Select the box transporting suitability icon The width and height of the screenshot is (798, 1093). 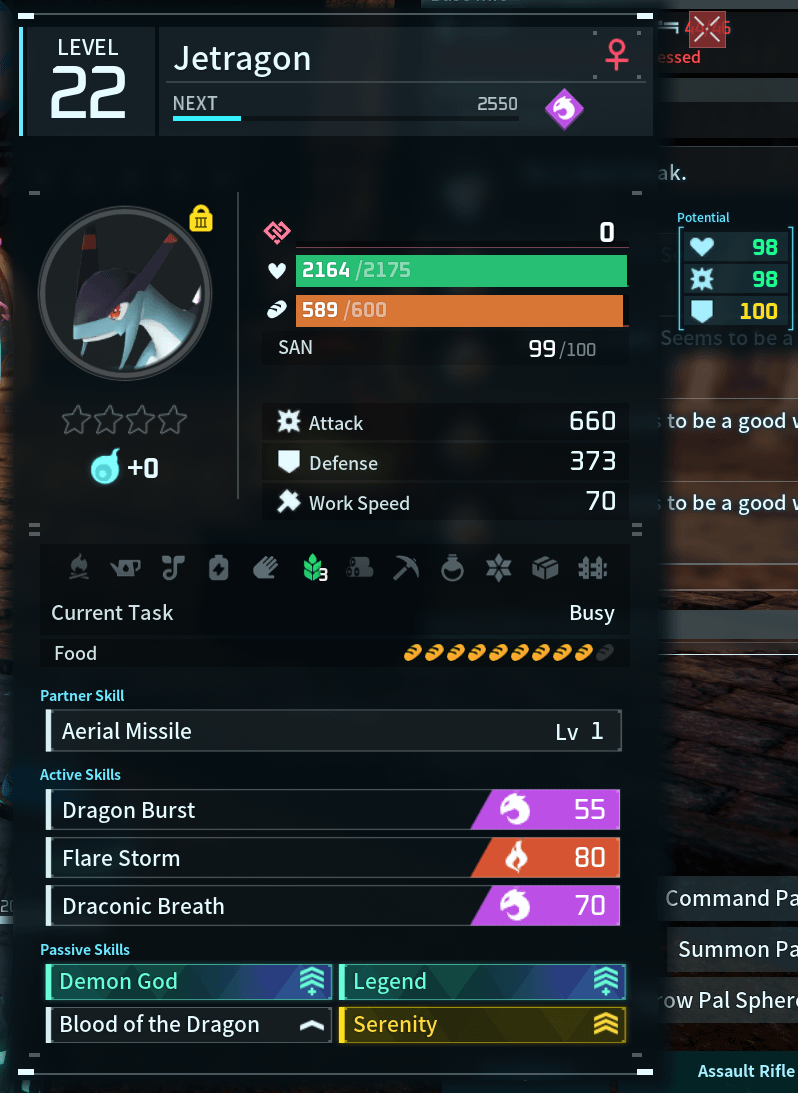(545, 568)
